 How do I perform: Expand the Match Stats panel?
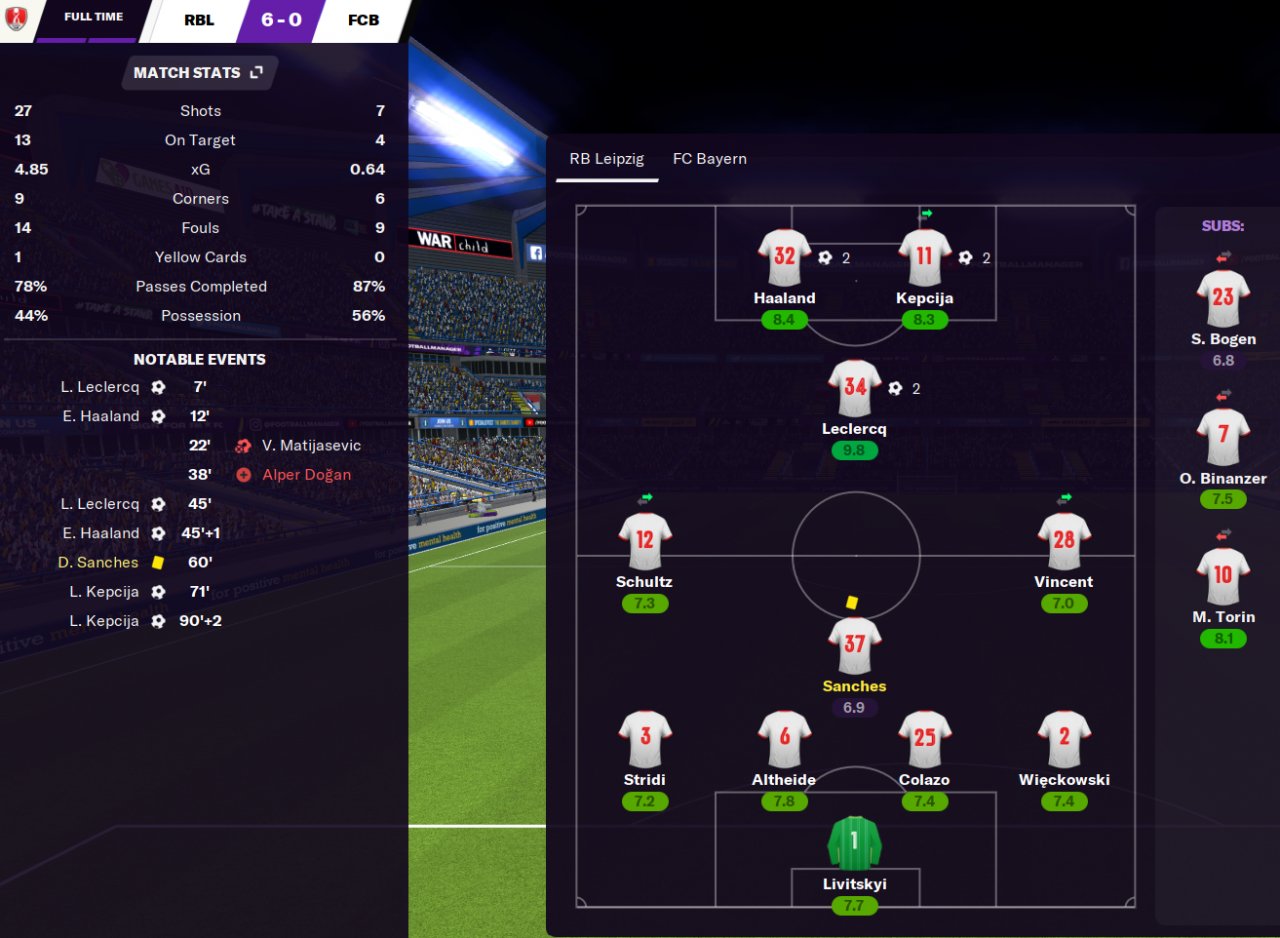[256, 73]
